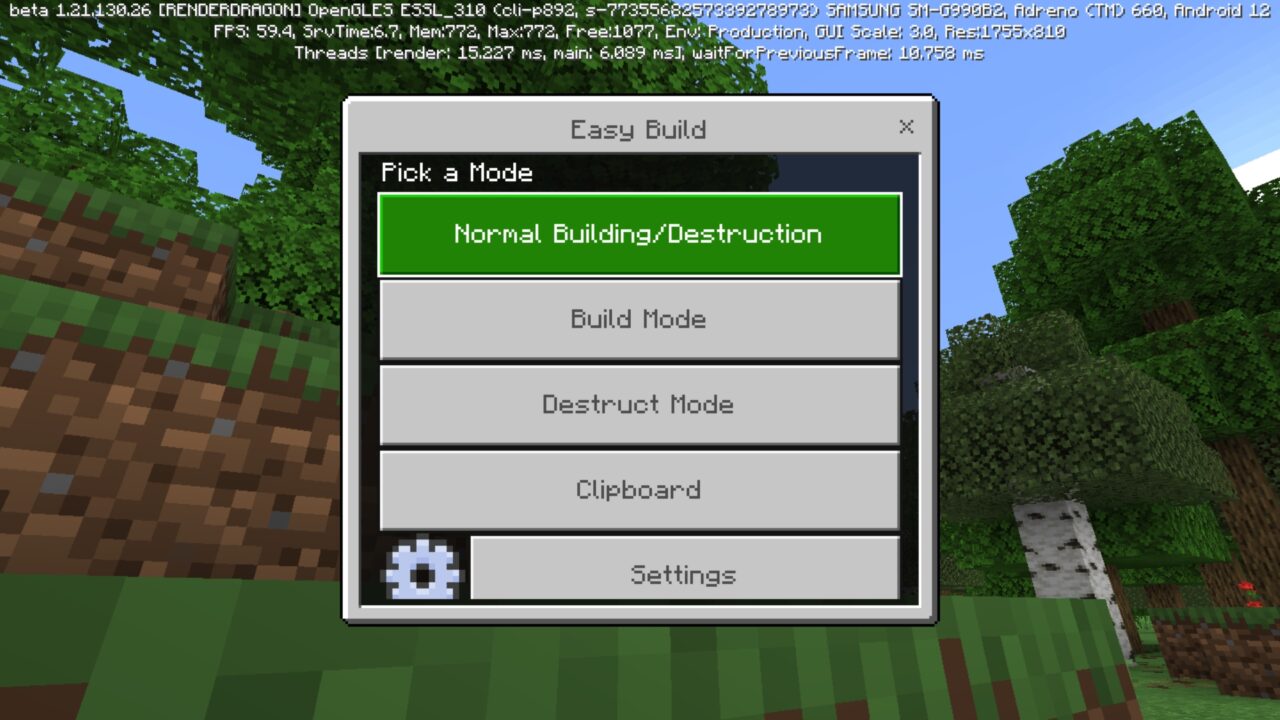Select Normal Building/Destruction green button

pos(640,234)
